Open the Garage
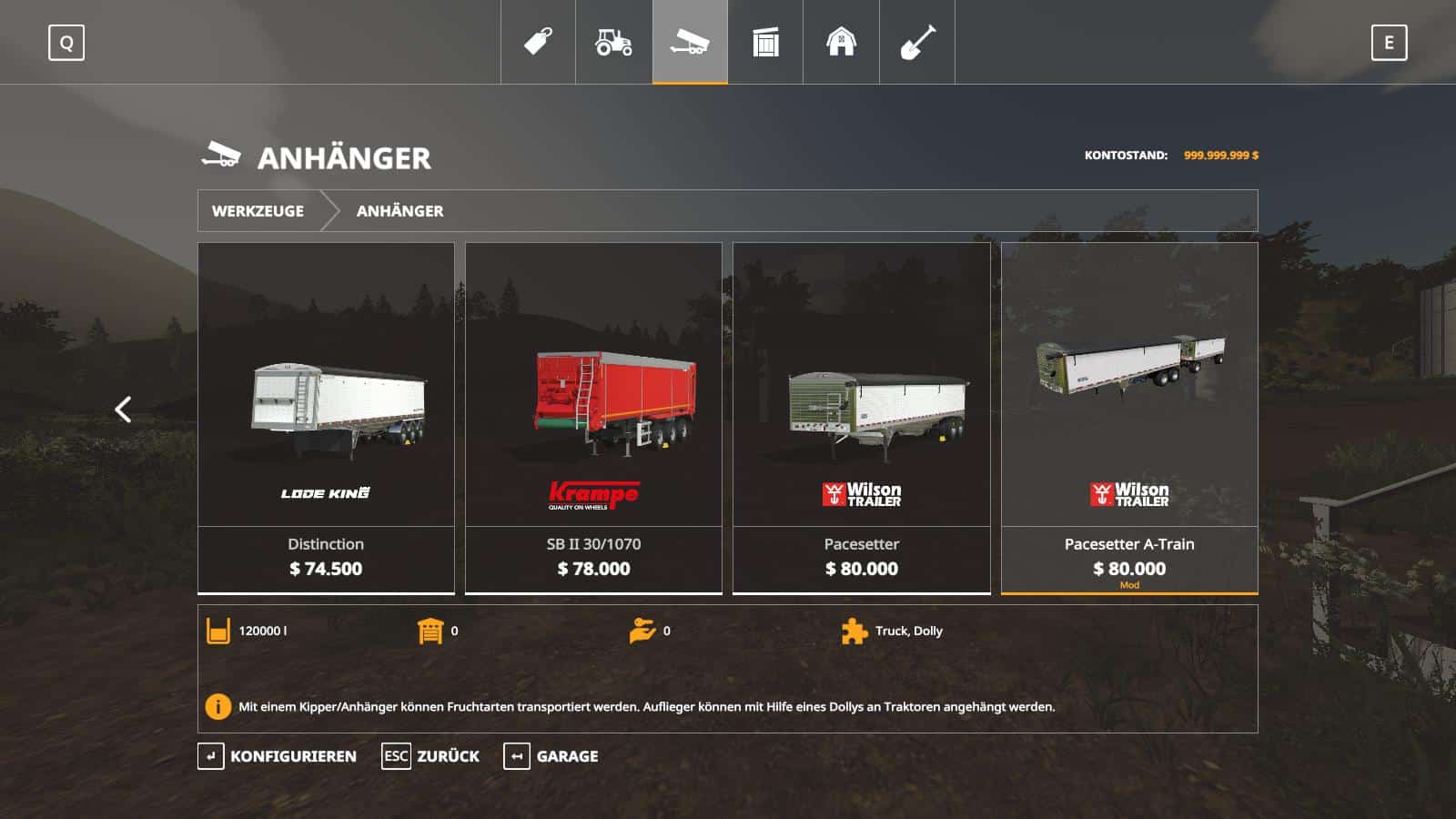1456x819 pixels. (x=551, y=756)
